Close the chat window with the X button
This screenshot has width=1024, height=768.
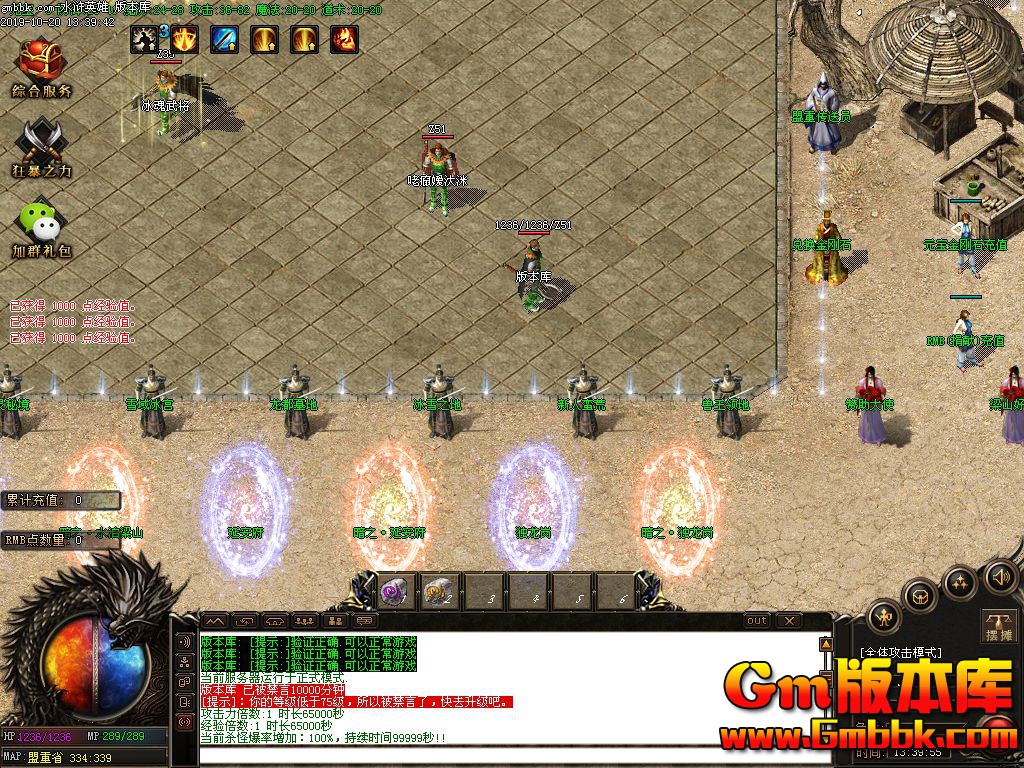(790, 621)
